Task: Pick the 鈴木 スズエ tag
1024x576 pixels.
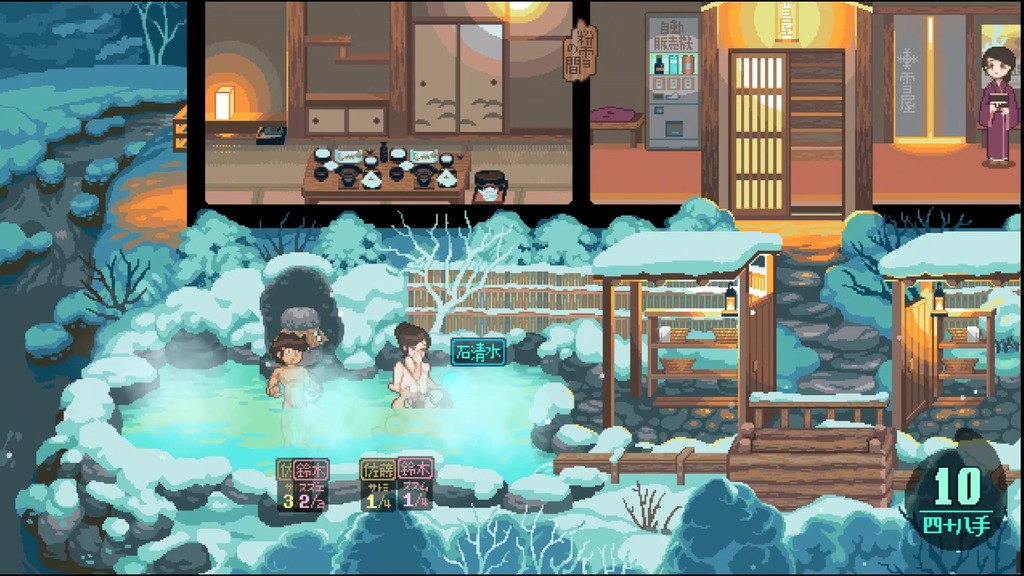Action: click(x=310, y=484)
